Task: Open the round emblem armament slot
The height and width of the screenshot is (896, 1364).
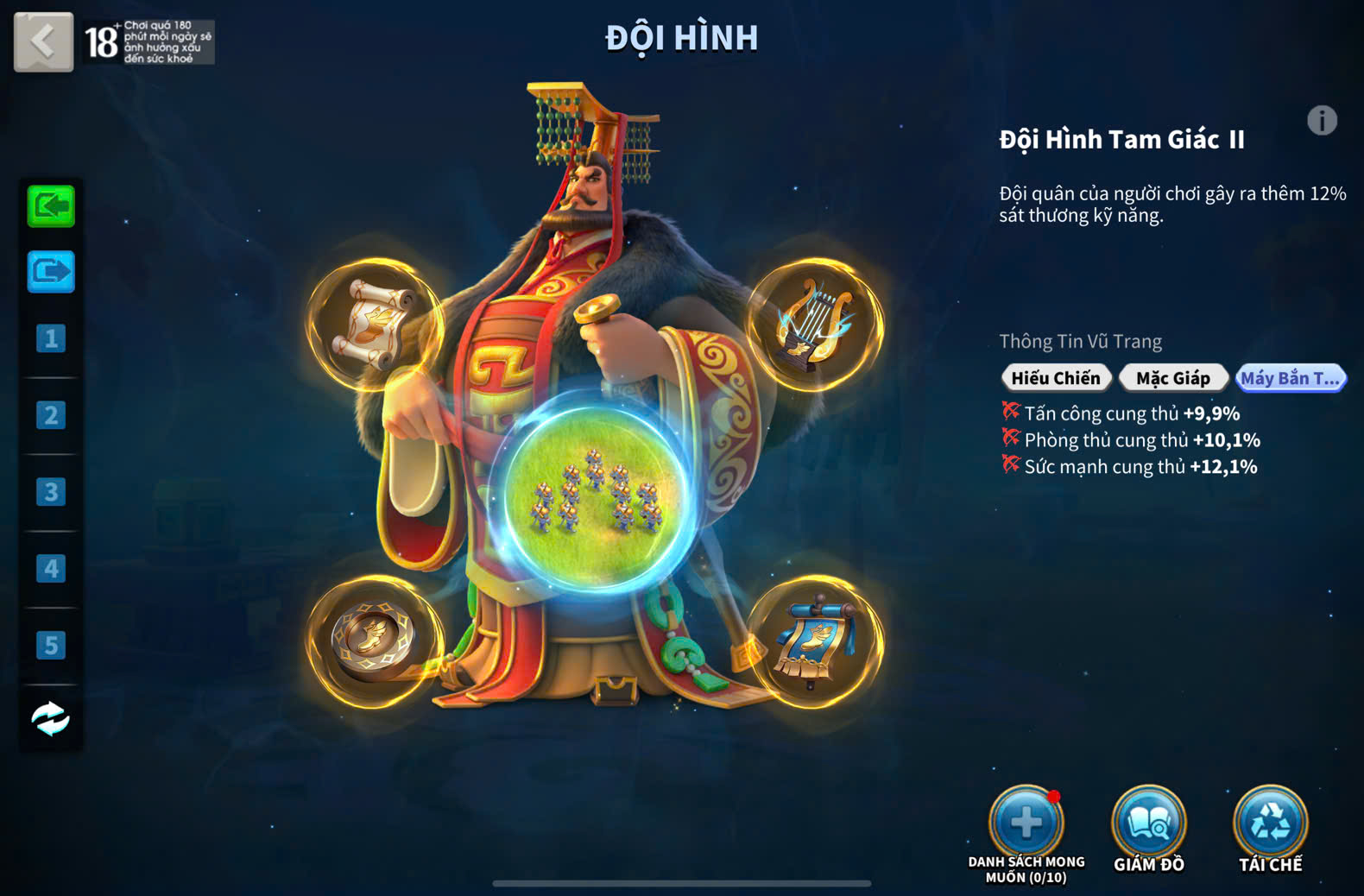Action: pos(376,641)
